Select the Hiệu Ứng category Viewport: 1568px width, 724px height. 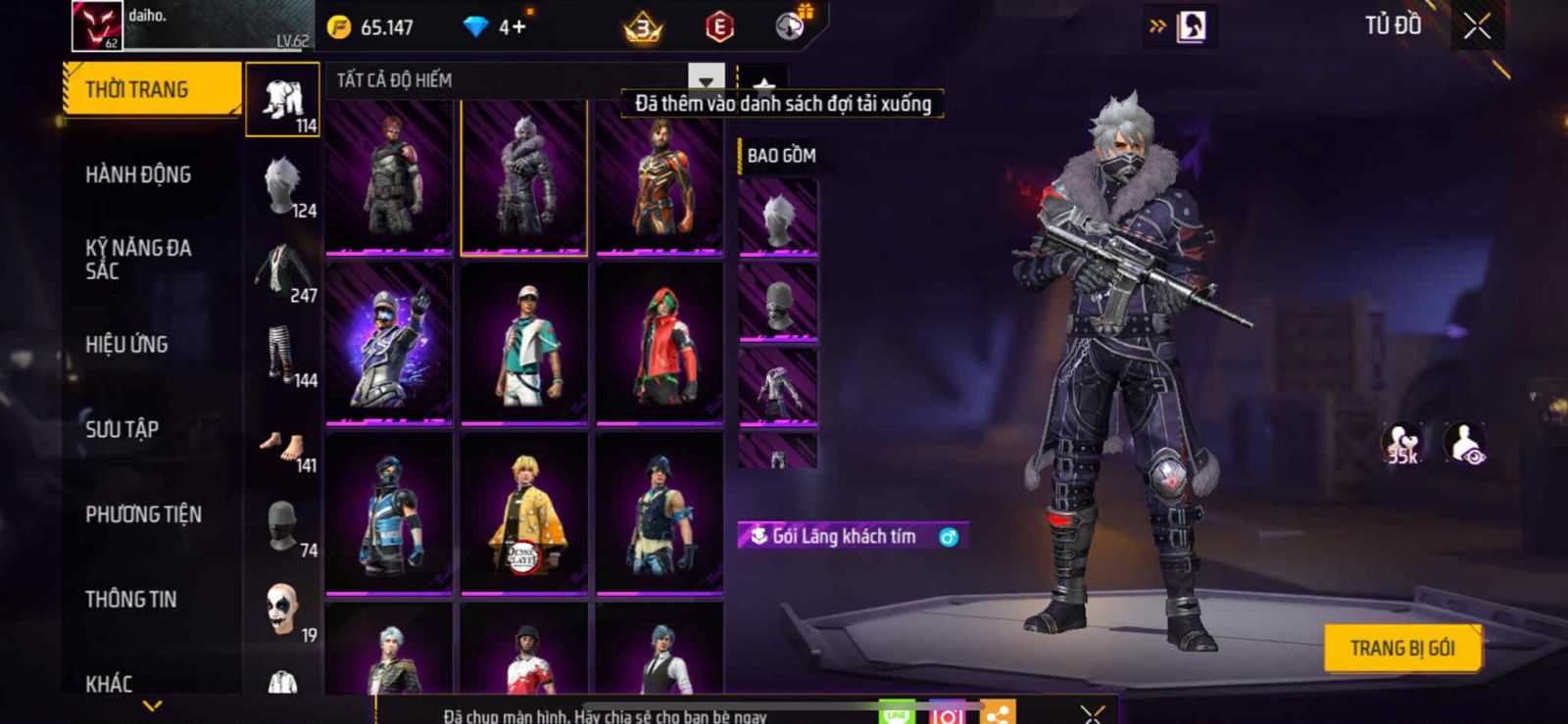click(x=126, y=344)
